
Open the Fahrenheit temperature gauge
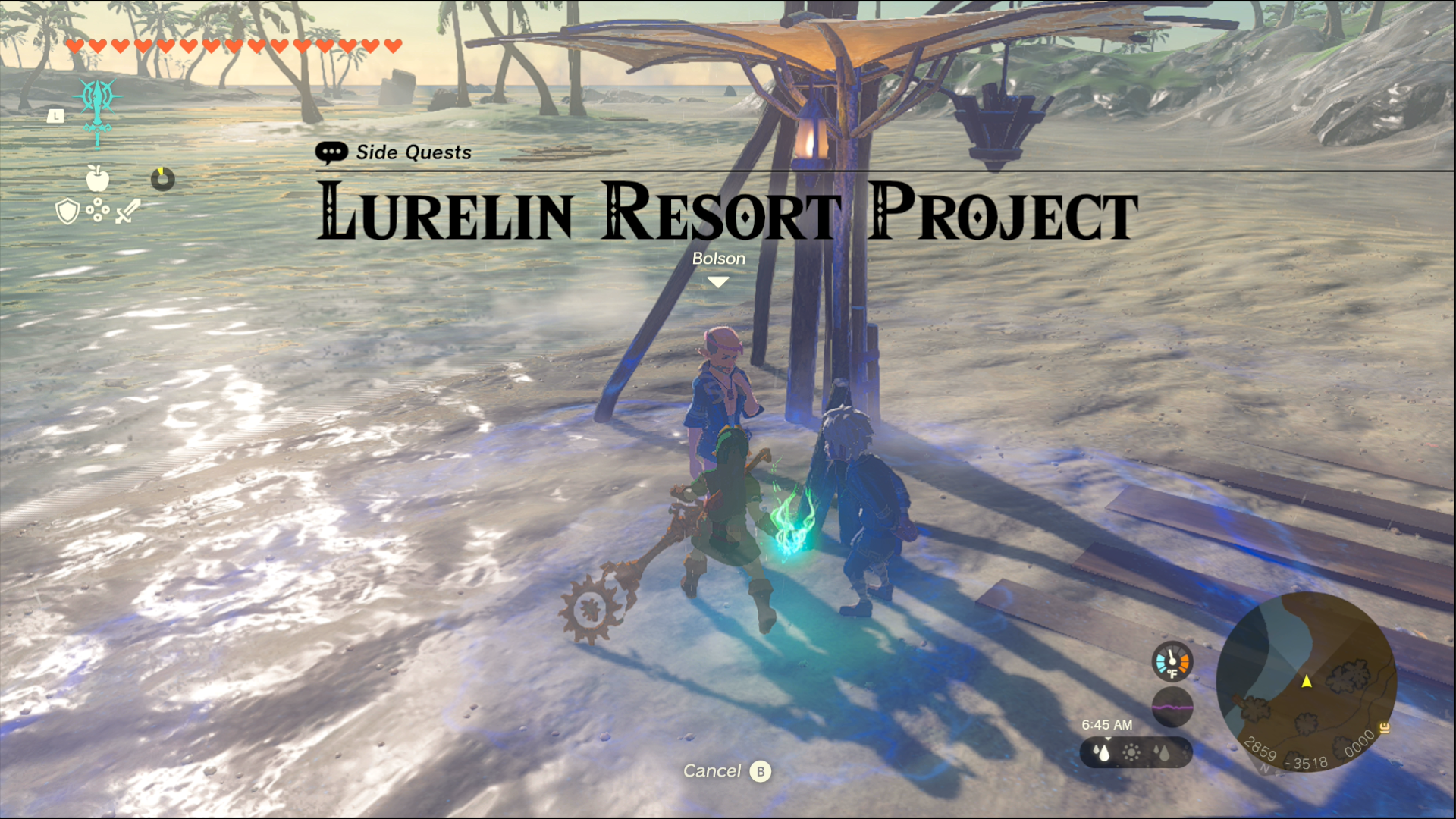pyautogui.click(x=1172, y=661)
